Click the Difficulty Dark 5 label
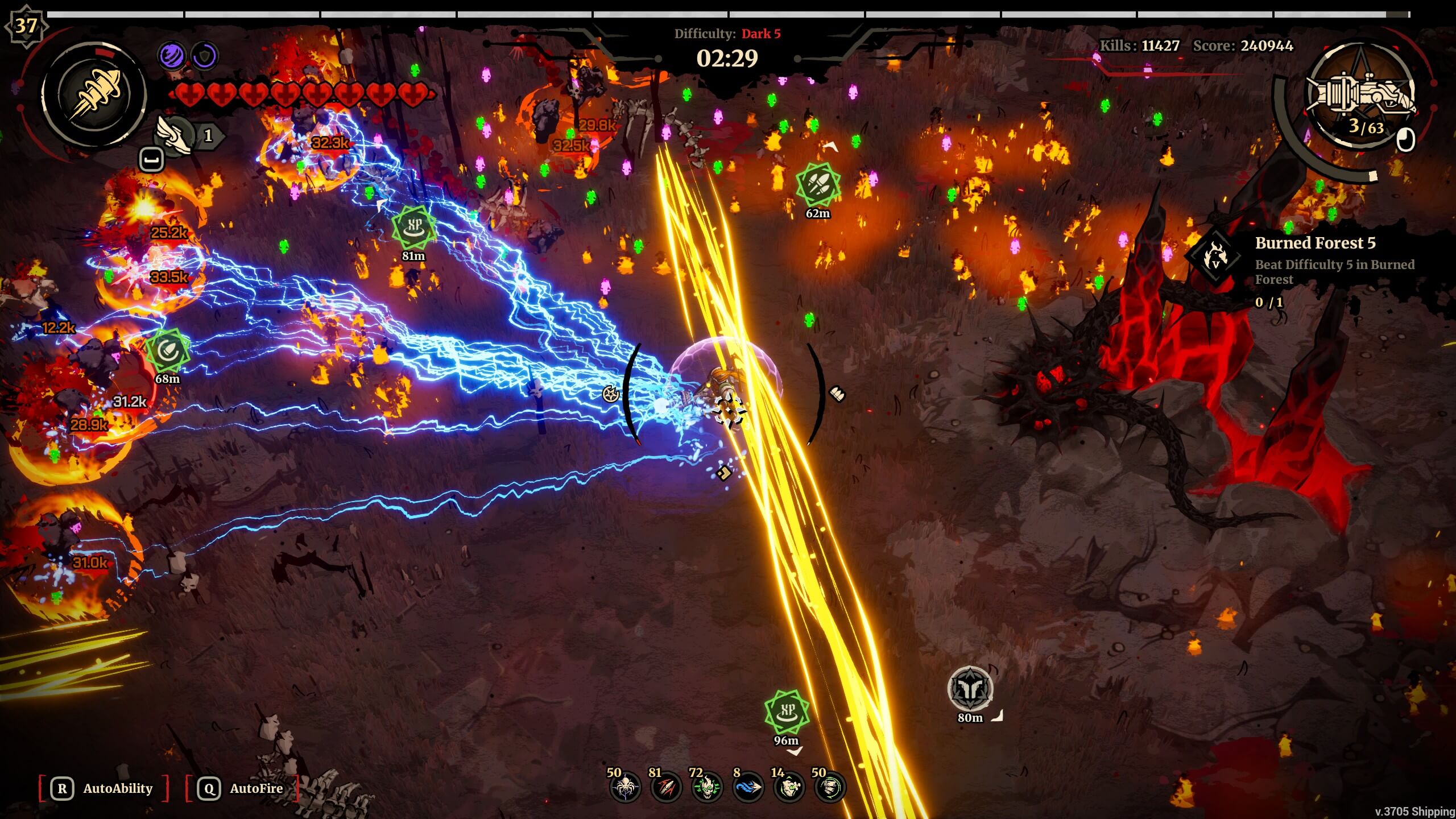The width and height of the screenshot is (1456, 819). tap(727, 34)
